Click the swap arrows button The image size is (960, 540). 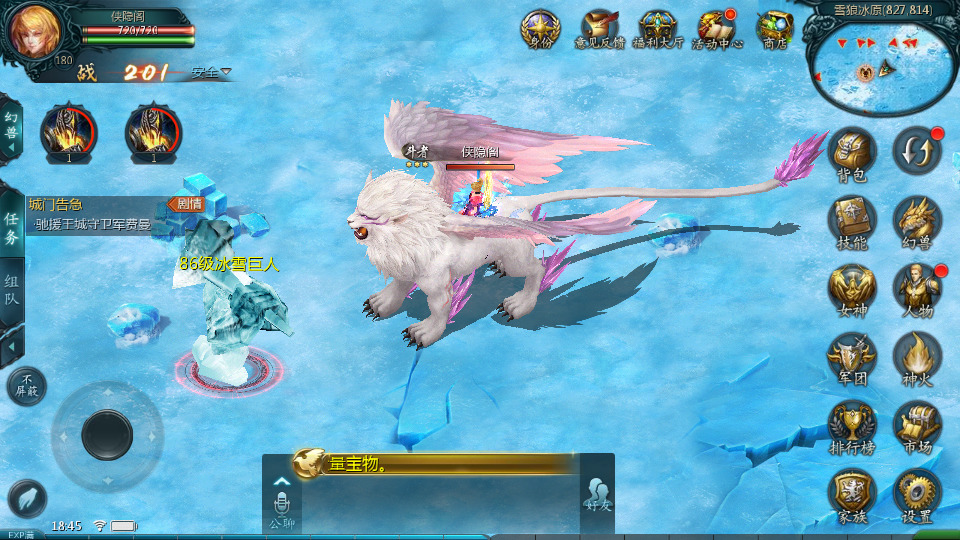(x=916, y=149)
